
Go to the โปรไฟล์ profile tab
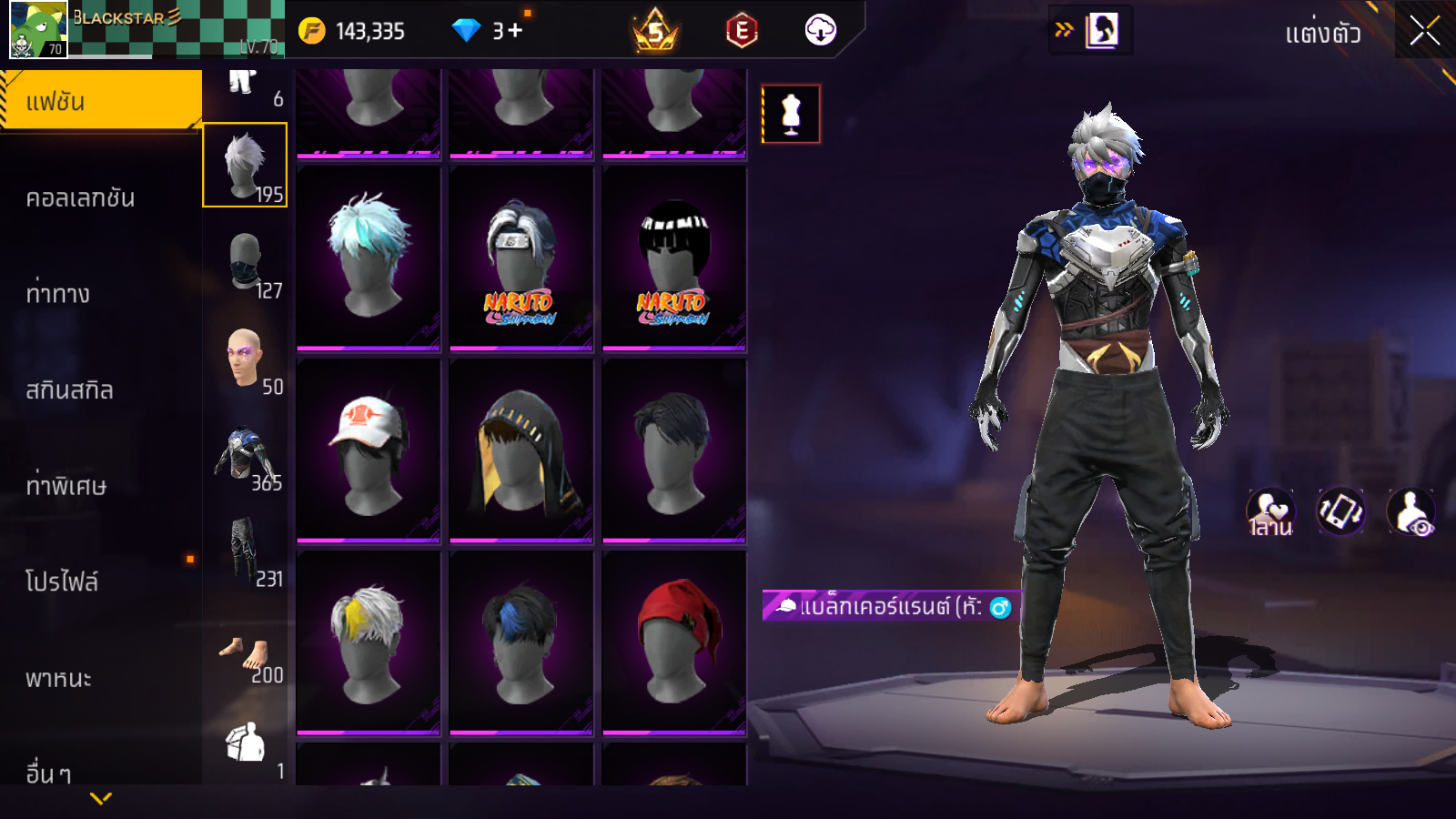tap(62, 581)
